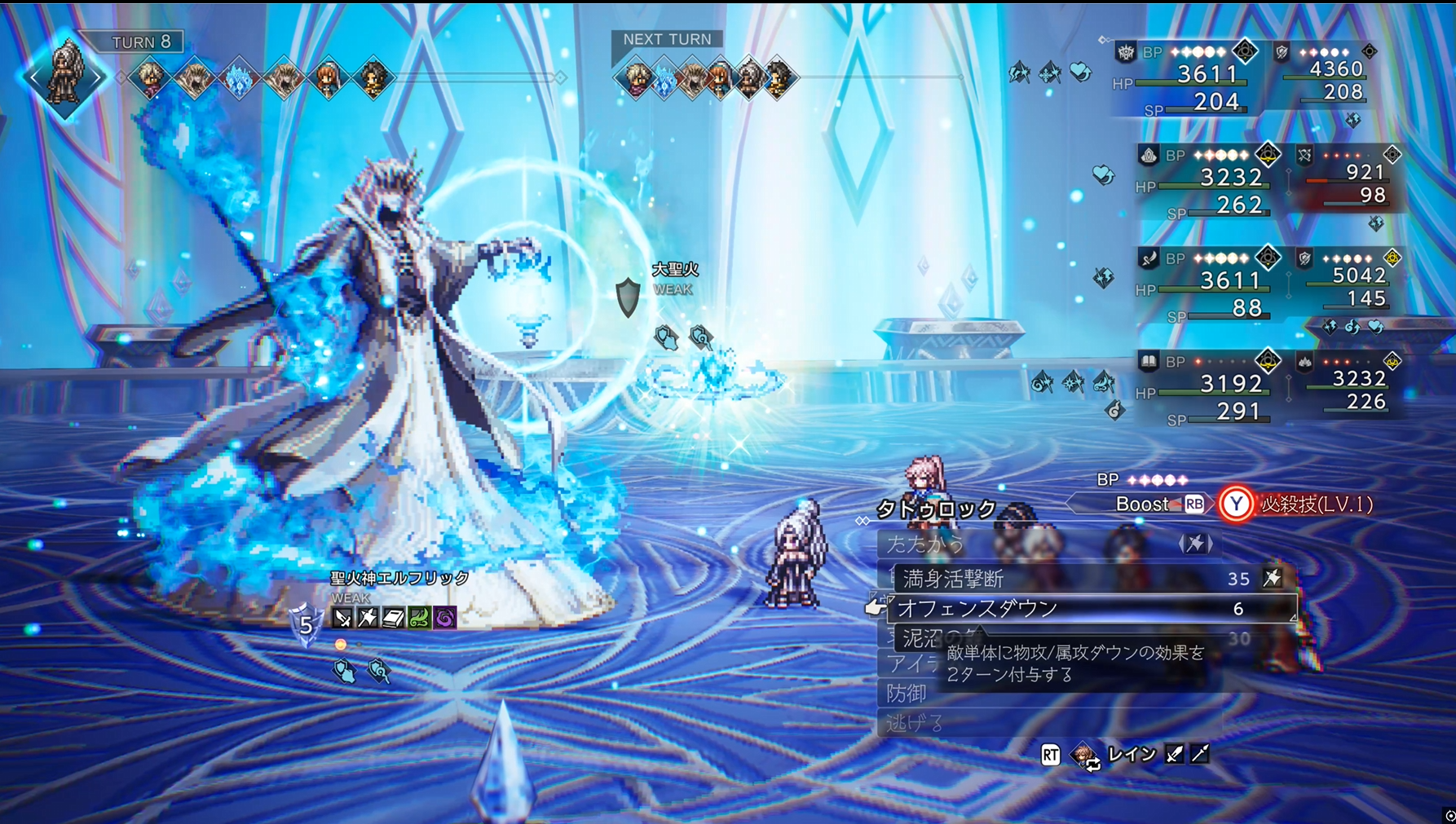Select the 大聖火 enemy target label
Image resolution: width=1456 pixels, height=824 pixels.
click(x=675, y=270)
